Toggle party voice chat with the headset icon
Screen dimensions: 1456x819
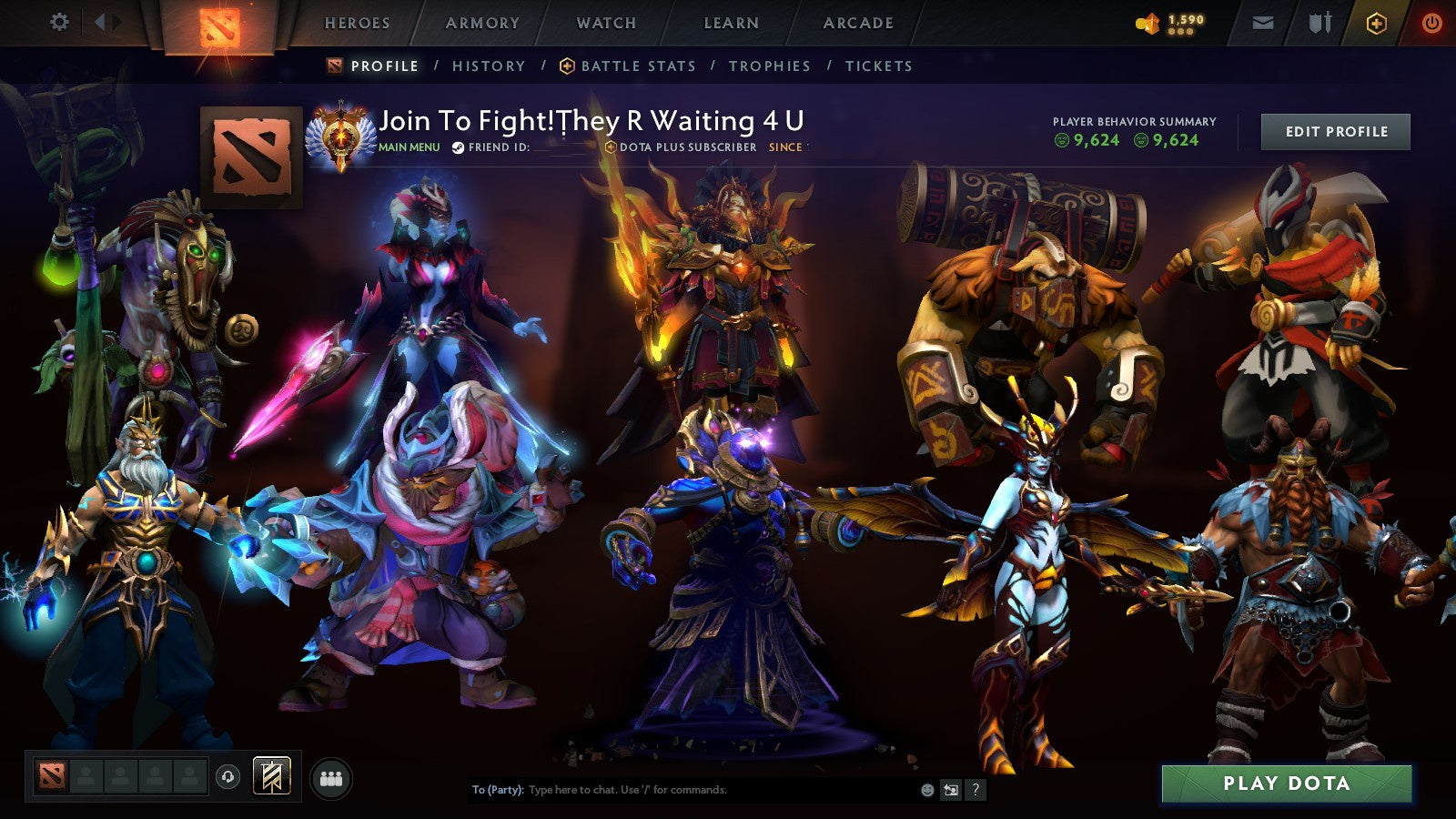227,777
